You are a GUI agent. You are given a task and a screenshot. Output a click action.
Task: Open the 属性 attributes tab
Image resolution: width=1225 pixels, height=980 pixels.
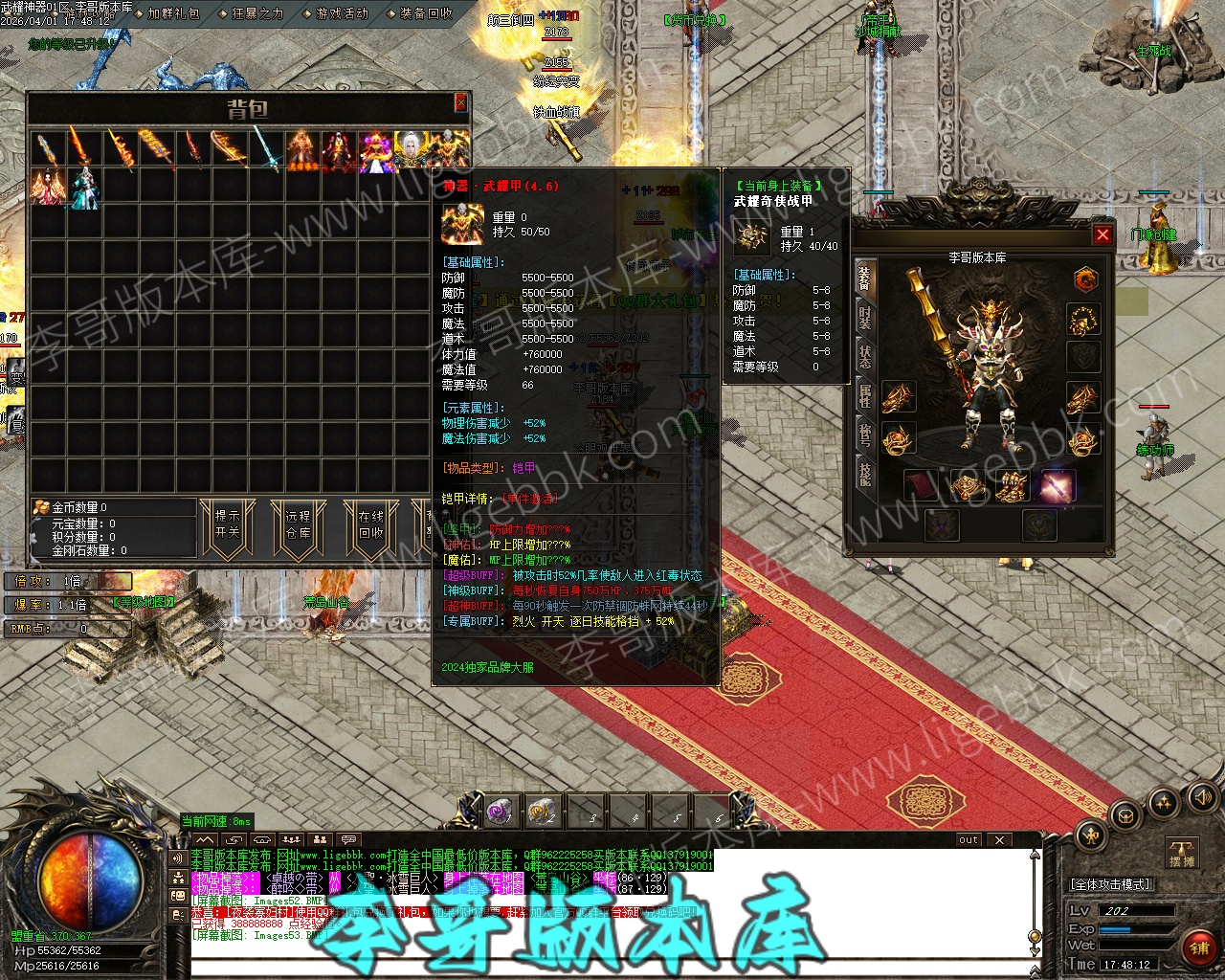864,396
